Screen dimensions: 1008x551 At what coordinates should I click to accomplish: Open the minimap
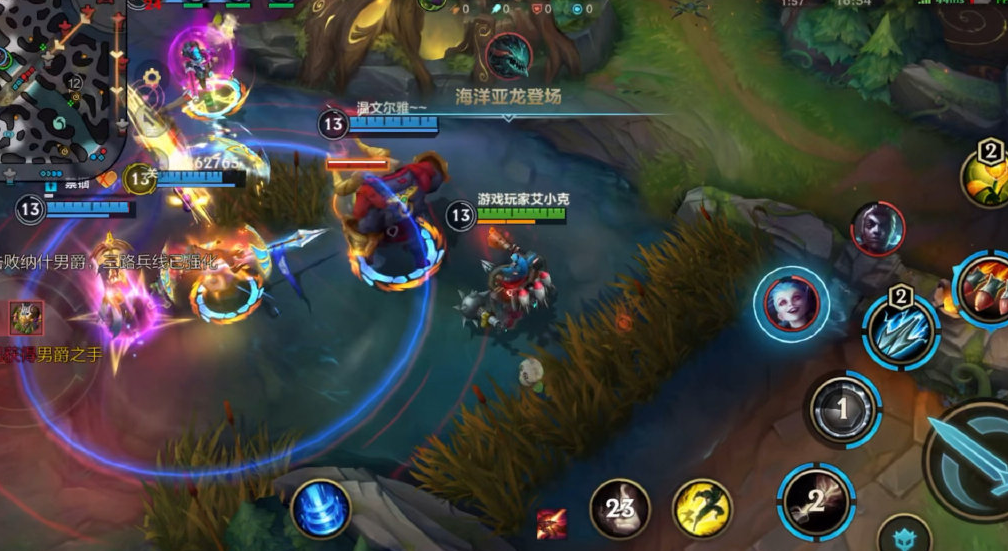(60, 80)
